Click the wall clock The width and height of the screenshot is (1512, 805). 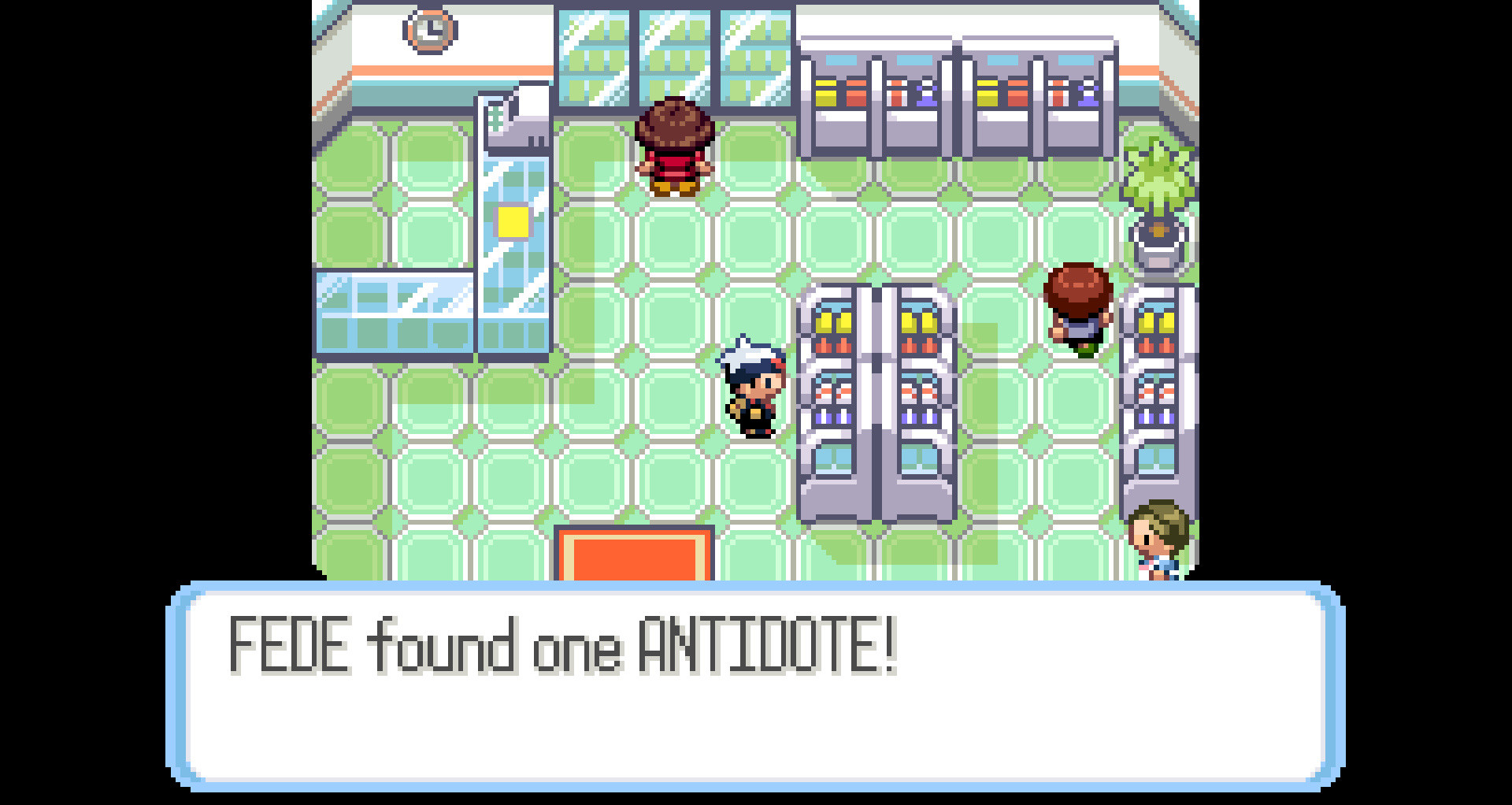(x=428, y=33)
